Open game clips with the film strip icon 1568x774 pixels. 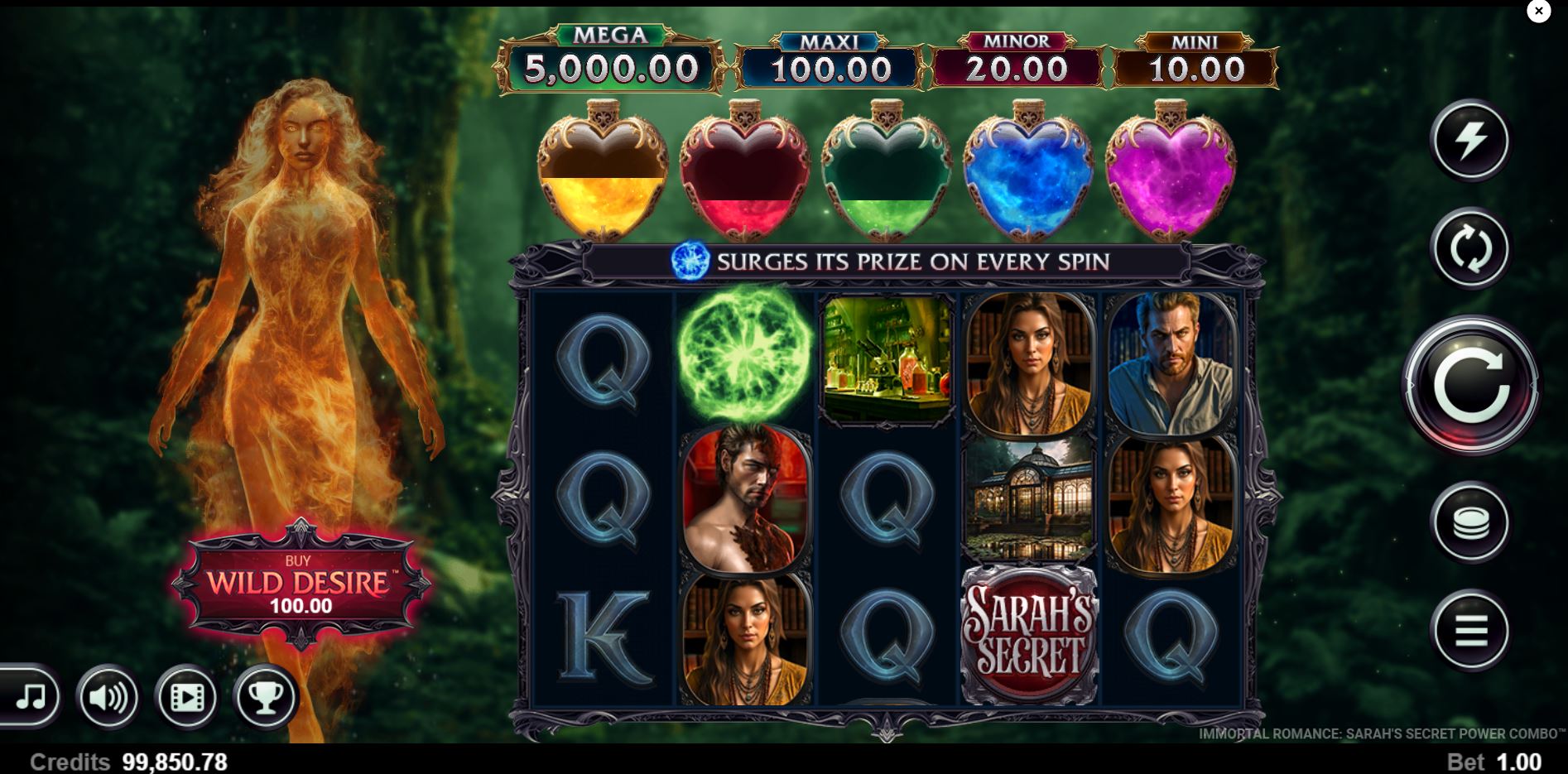pos(186,696)
